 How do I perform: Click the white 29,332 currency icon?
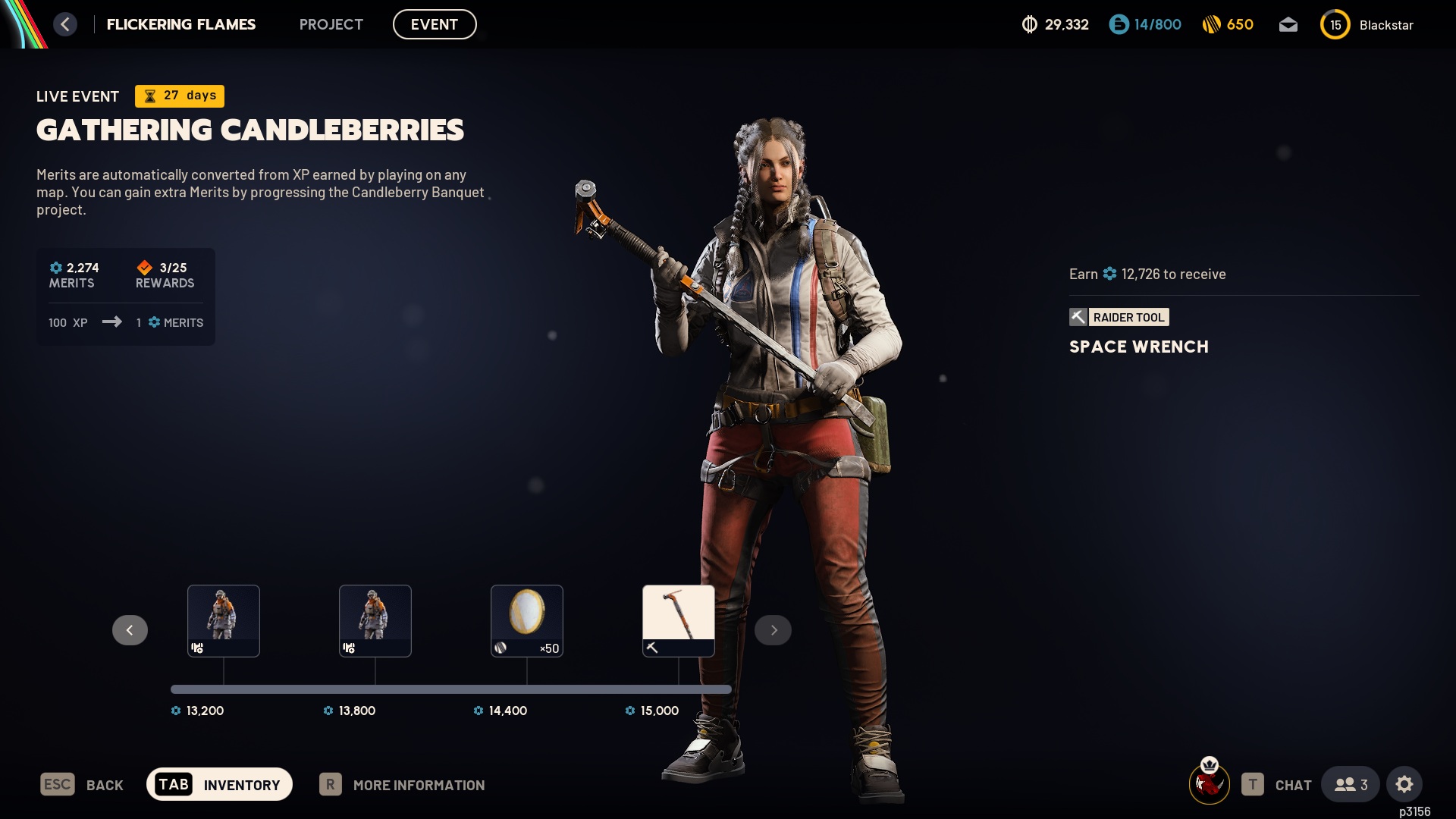(1030, 24)
